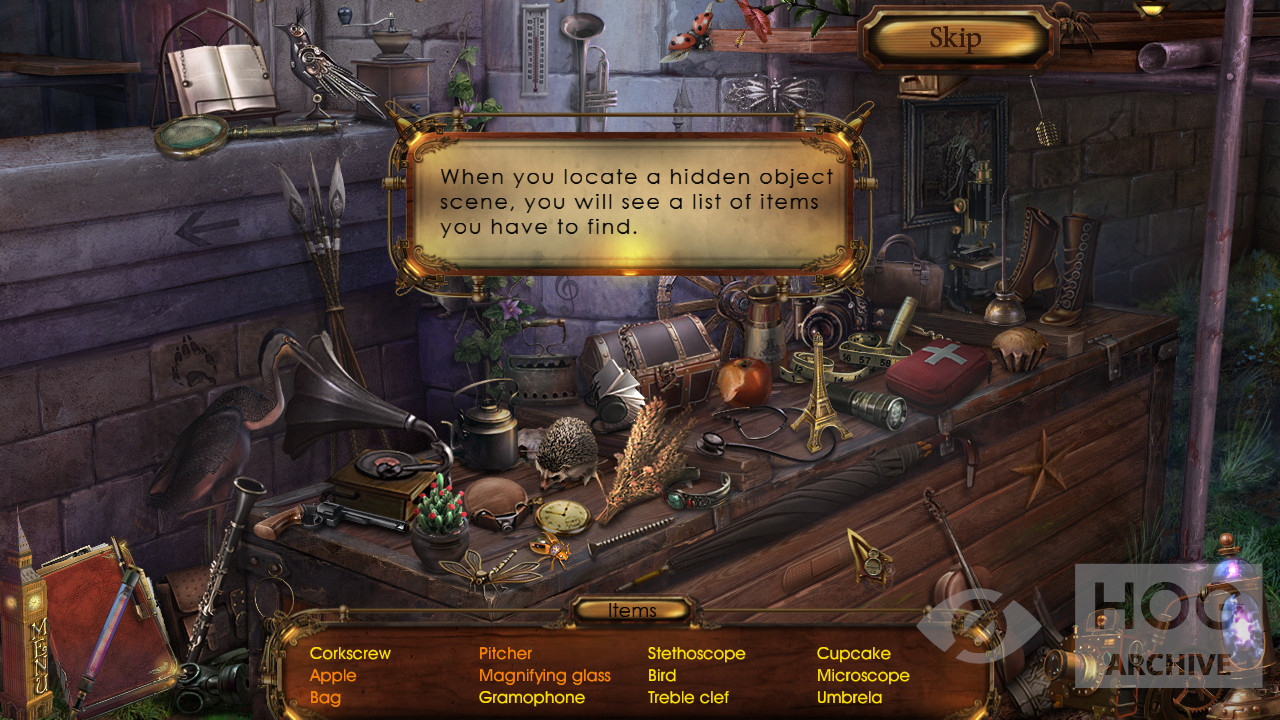Choose Treble clef in the items list

[x=688, y=698]
